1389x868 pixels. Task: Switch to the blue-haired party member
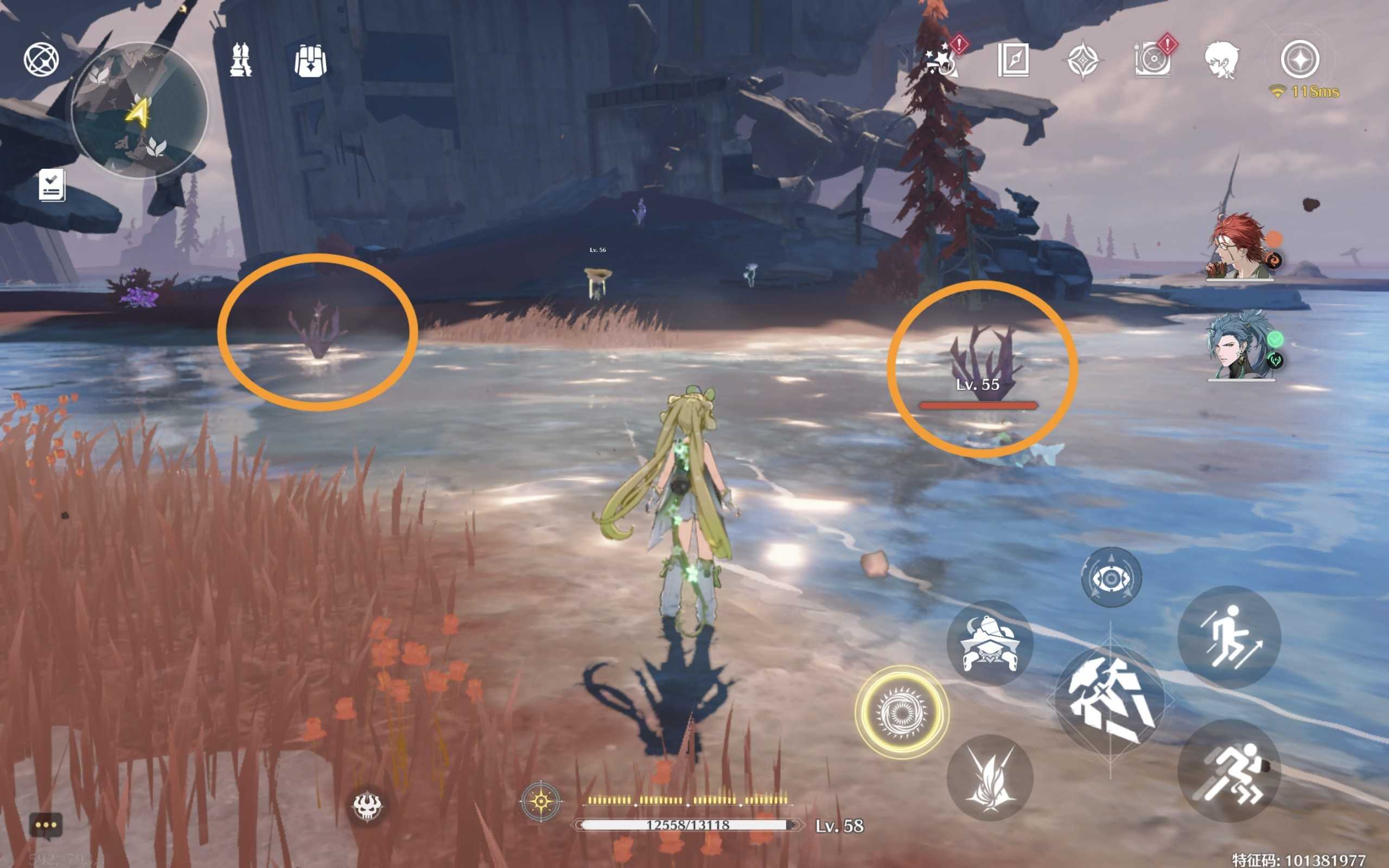(x=1240, y=346)
